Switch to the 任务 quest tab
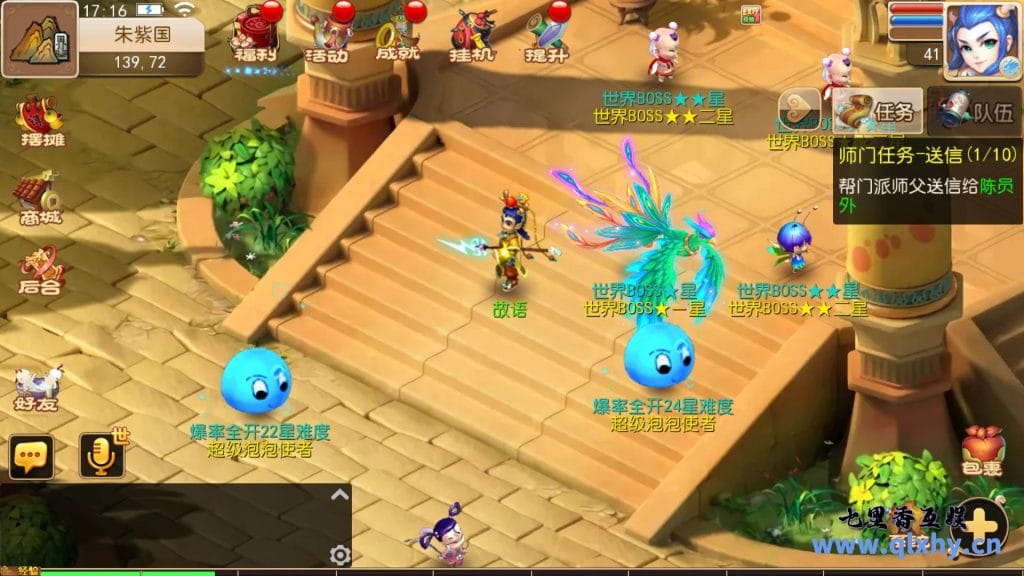This screenshot has width=1024, height=576. click(x=879, y=111)
